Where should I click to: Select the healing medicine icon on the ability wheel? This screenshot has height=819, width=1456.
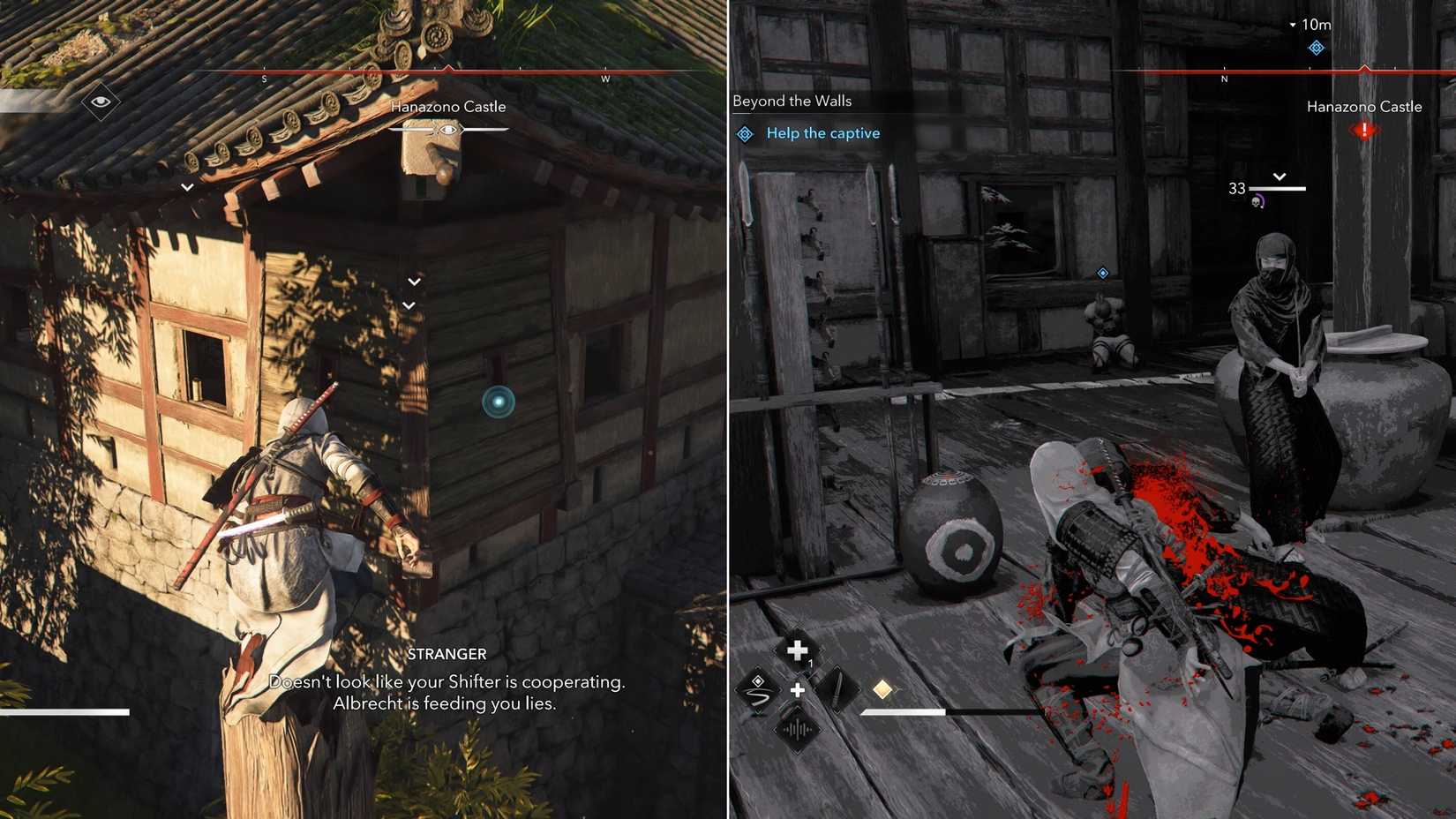click(799, 650)
